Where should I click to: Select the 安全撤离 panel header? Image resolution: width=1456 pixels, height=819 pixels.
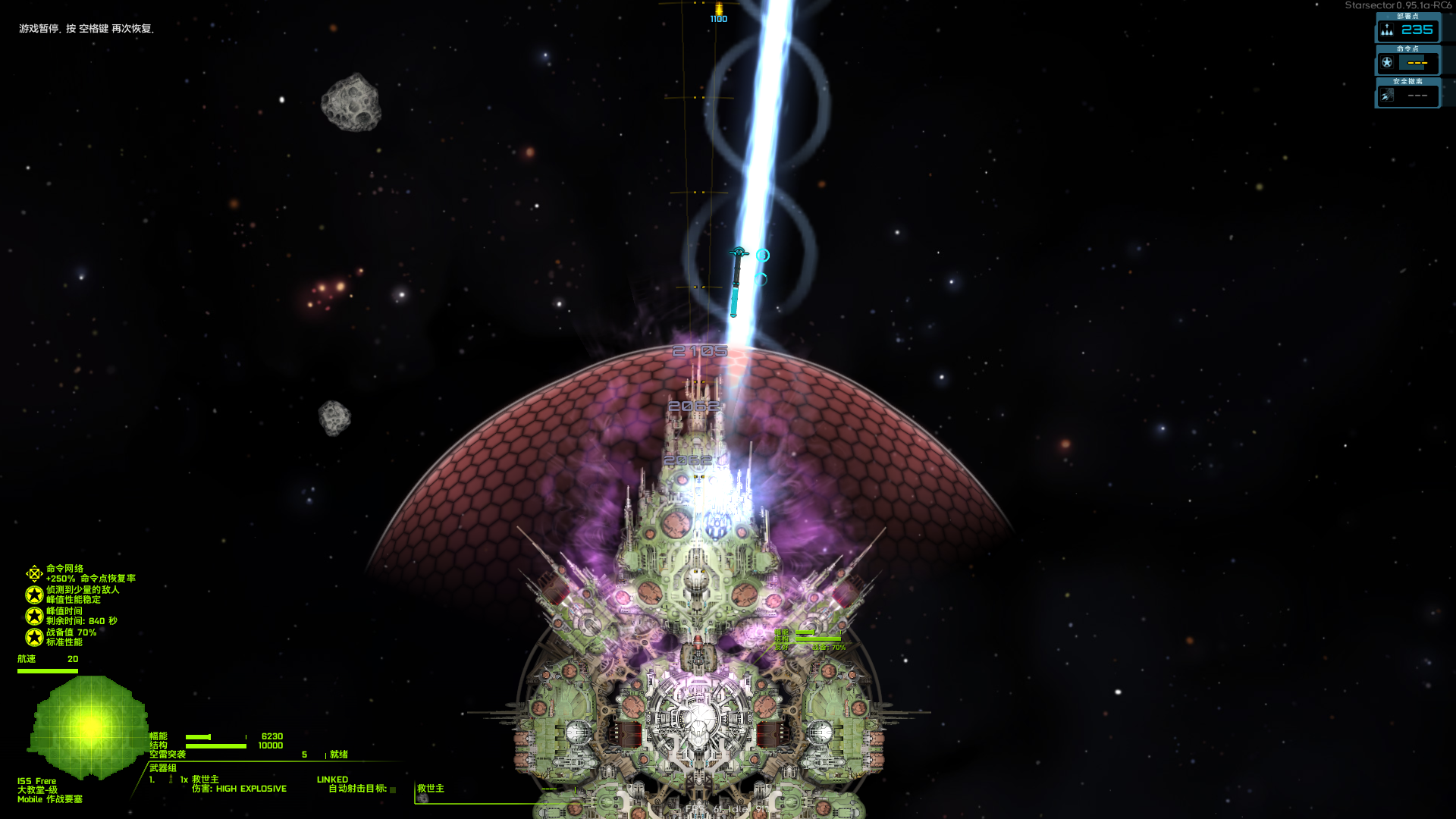(x=1407, y=81)
